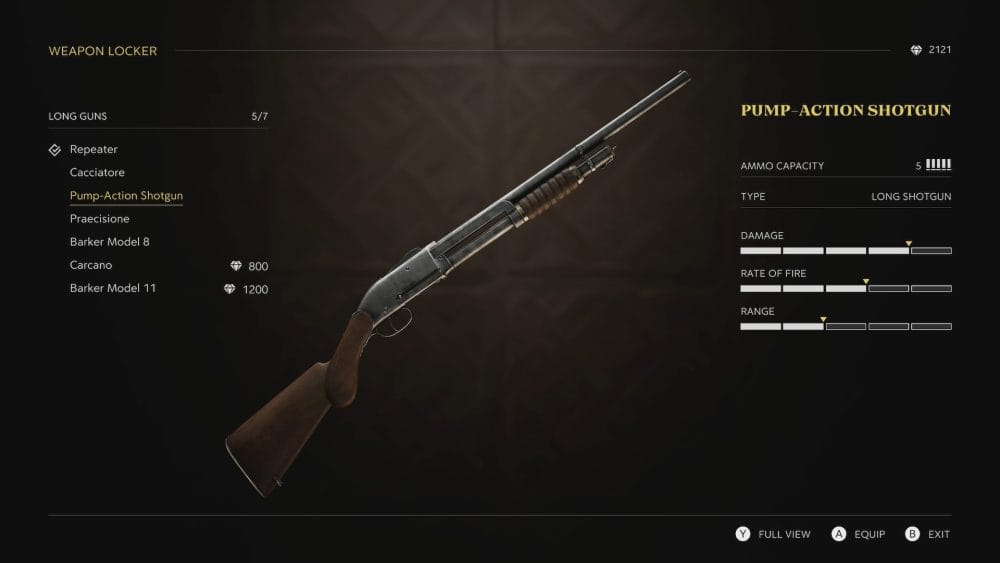Select the Barker Model 11 entry
Viewport: 1000px width, 563px height.
113,289
